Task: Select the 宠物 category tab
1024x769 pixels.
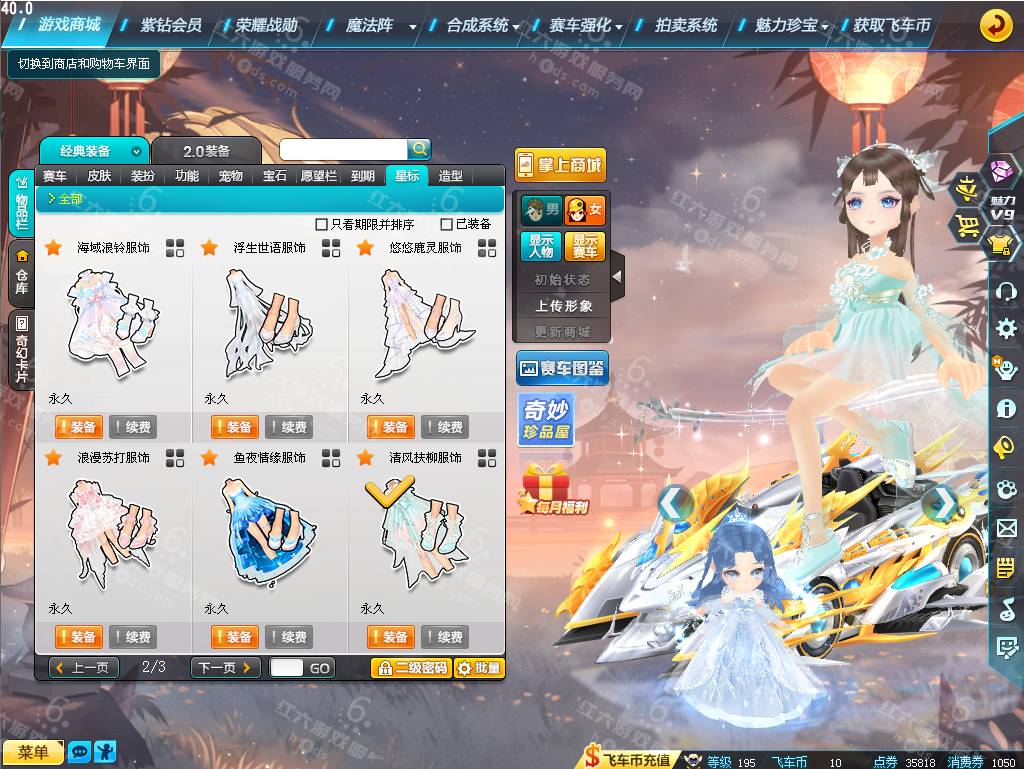Action: 231,176
